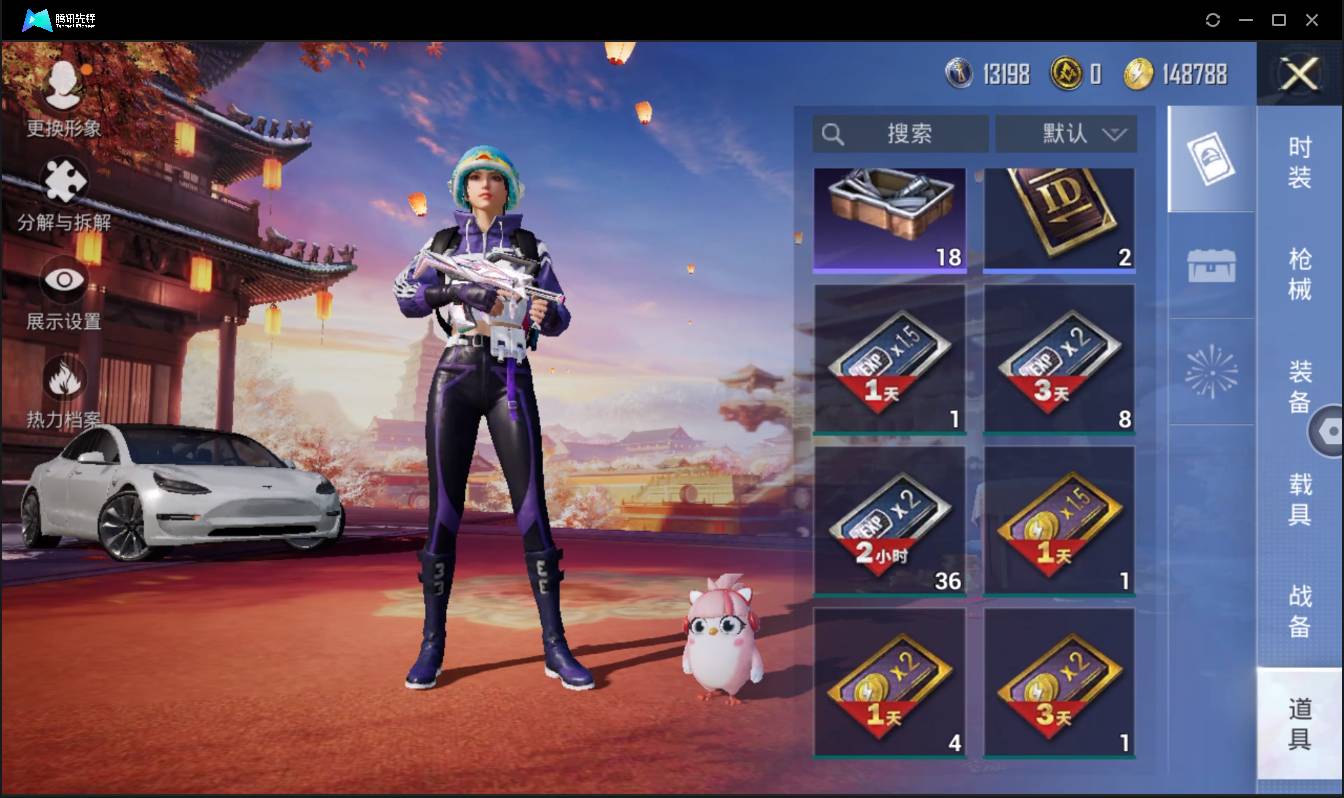
Task: Open the 默认 sort dropdown
Action: [1066, 134]
